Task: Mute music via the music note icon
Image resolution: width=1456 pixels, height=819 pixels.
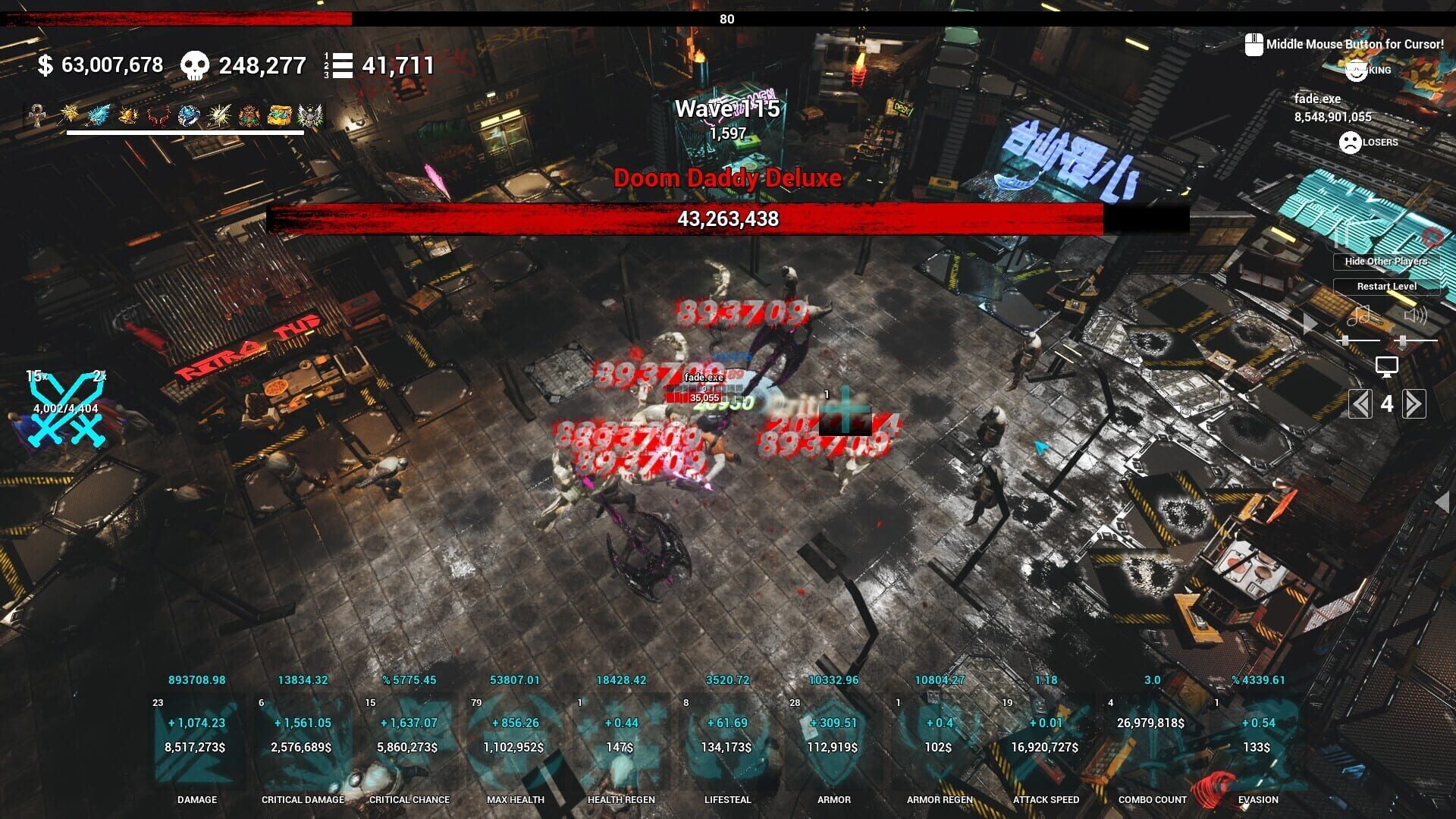Action: [x=1359, y=317]
